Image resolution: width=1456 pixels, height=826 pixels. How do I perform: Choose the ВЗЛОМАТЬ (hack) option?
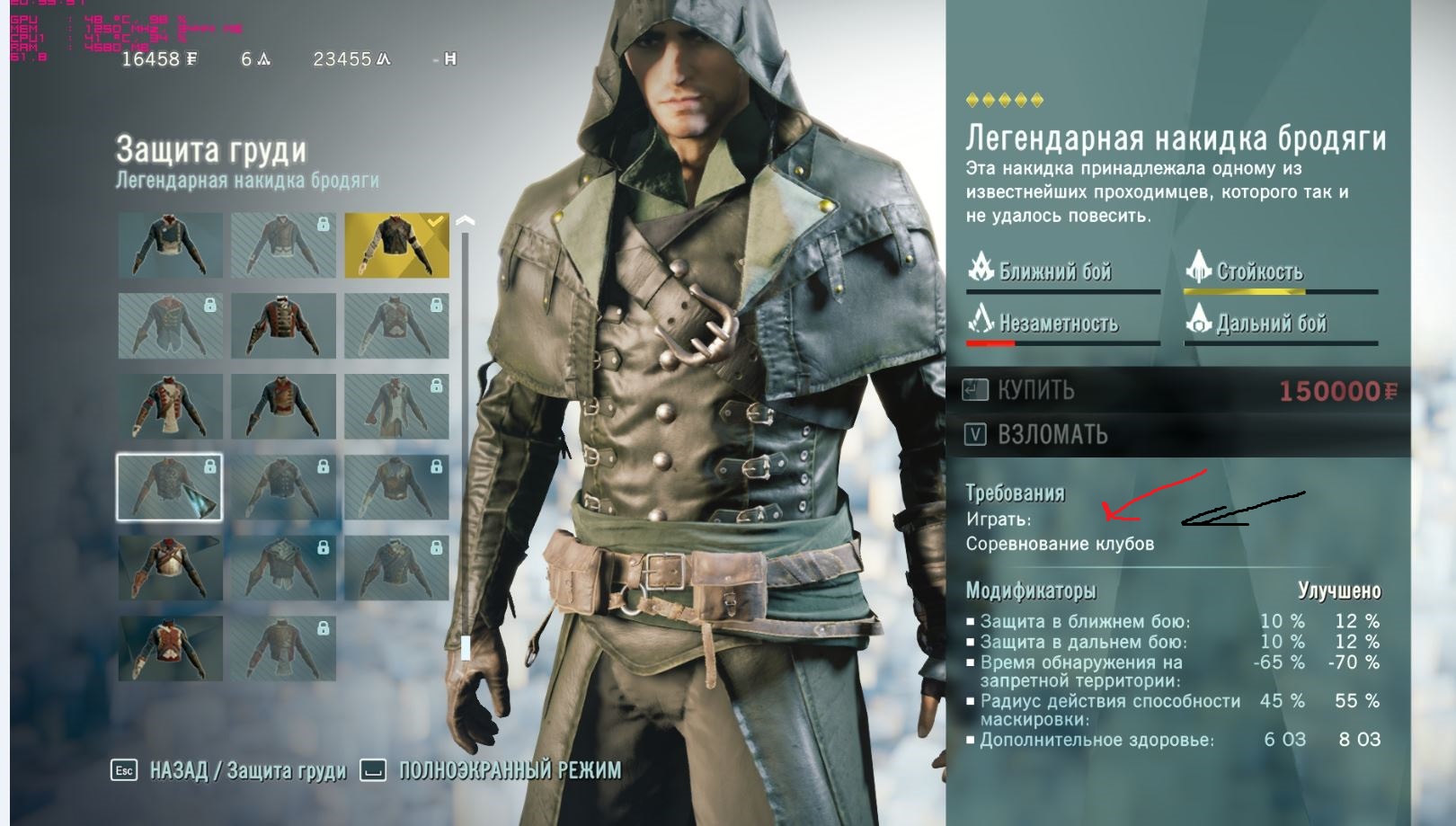coord(1052,435)
